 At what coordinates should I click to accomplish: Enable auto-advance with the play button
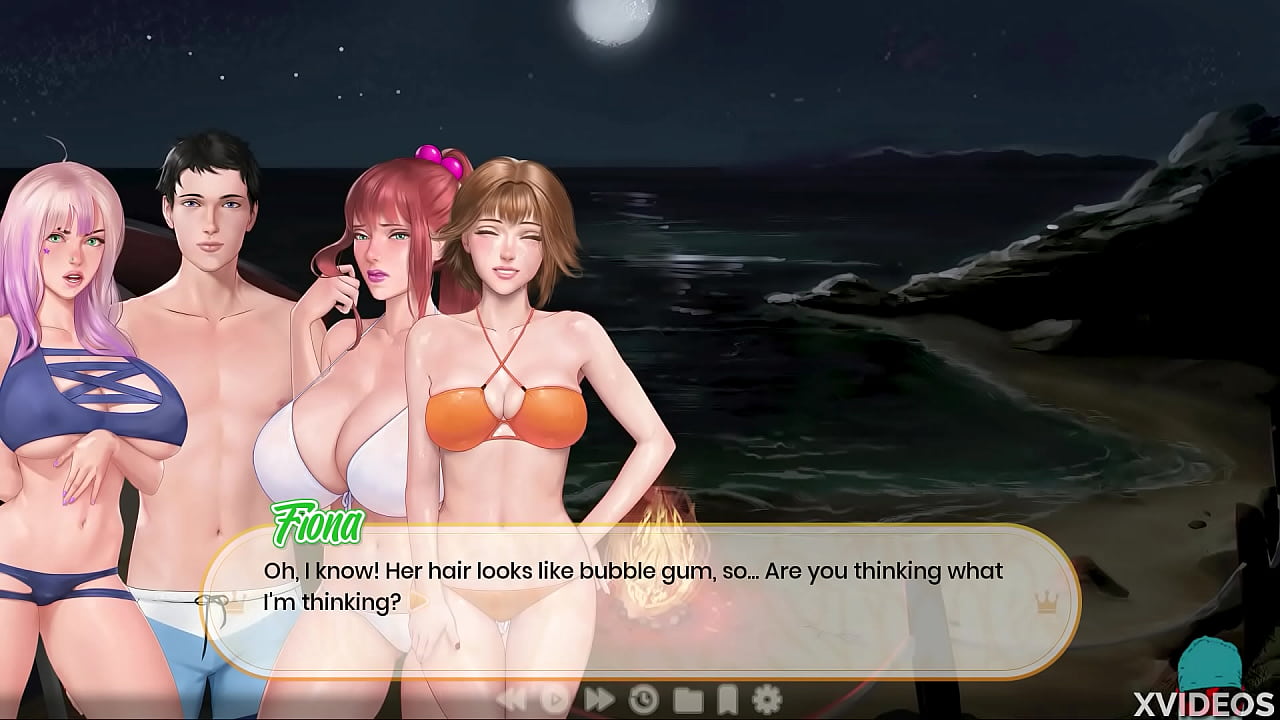(555, 699)
